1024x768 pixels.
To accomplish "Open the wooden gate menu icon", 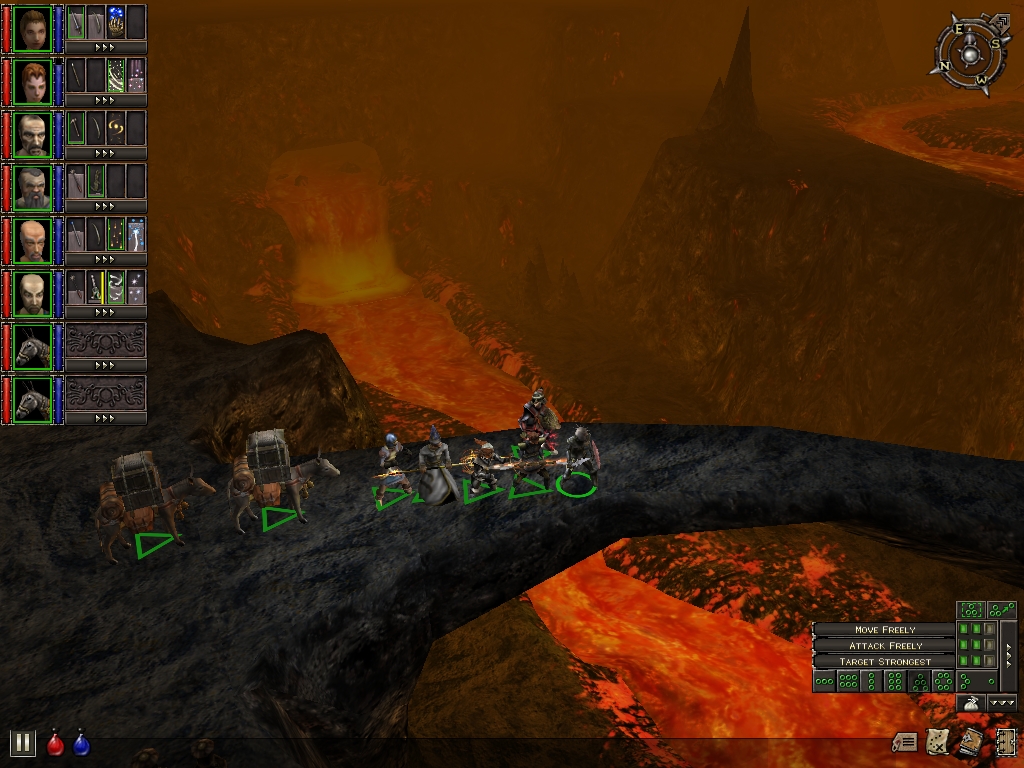I will click(1005, 742).
